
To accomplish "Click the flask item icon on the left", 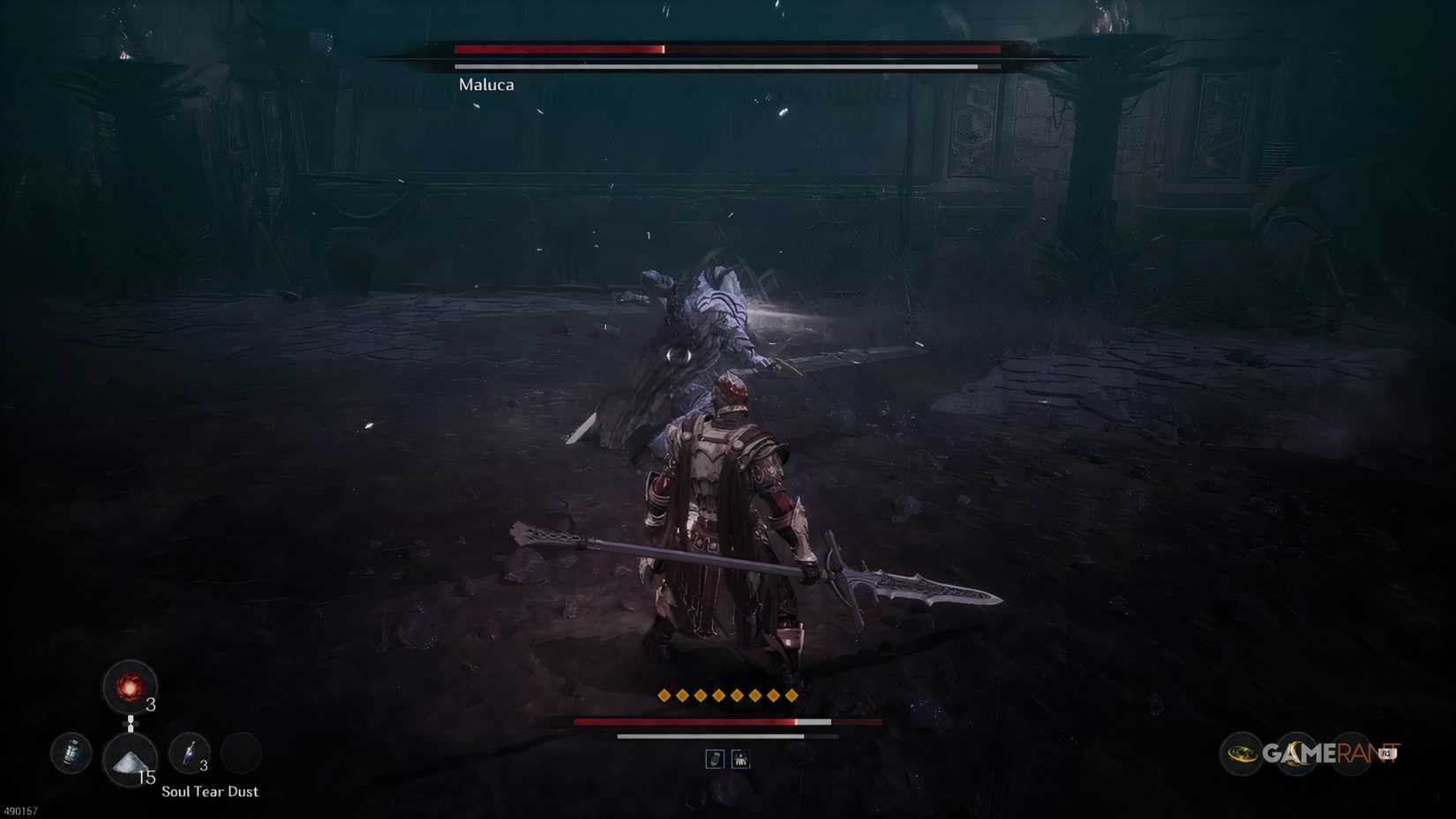I will (71, 755).
